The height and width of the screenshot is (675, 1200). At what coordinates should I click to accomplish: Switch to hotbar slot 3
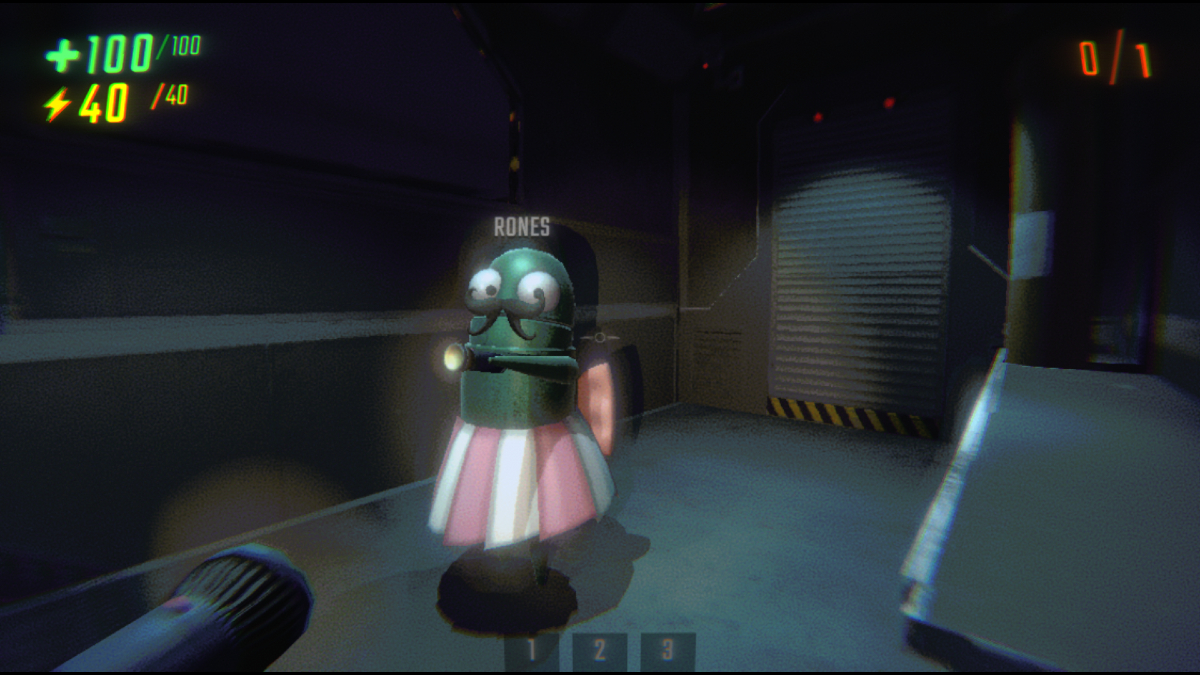pos(667,651)
